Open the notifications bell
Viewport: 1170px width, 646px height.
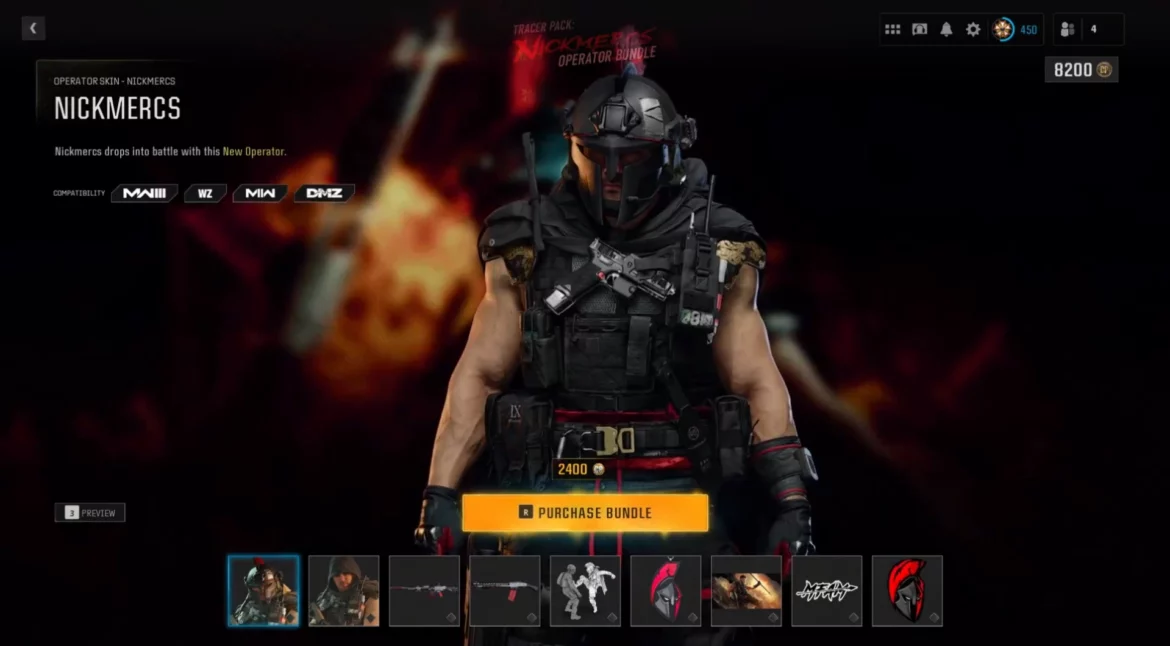(x=946, y=30)
